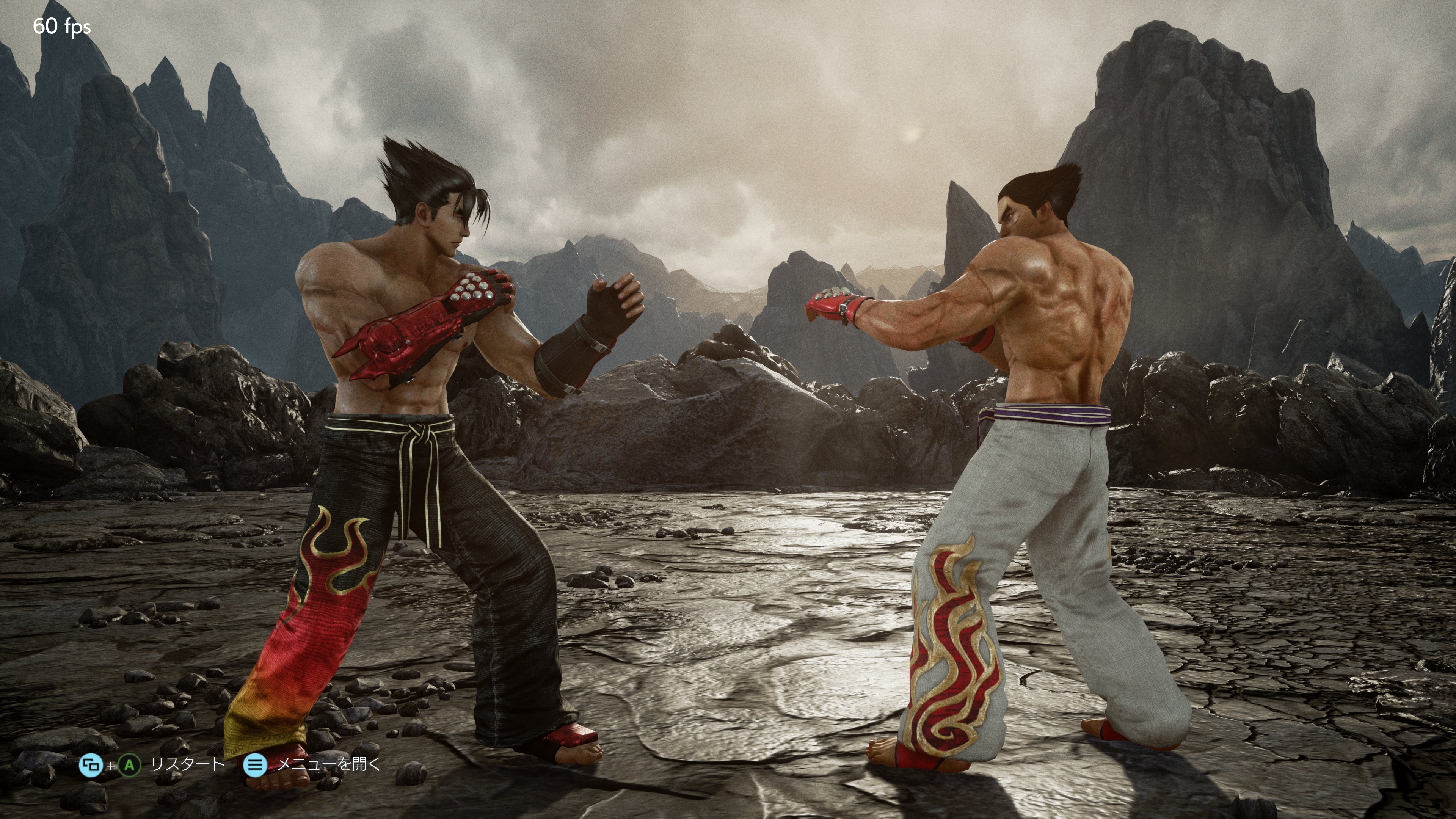Click the Menu button hamburger icon
1456x819 pixels.
[x=255, y=766]
